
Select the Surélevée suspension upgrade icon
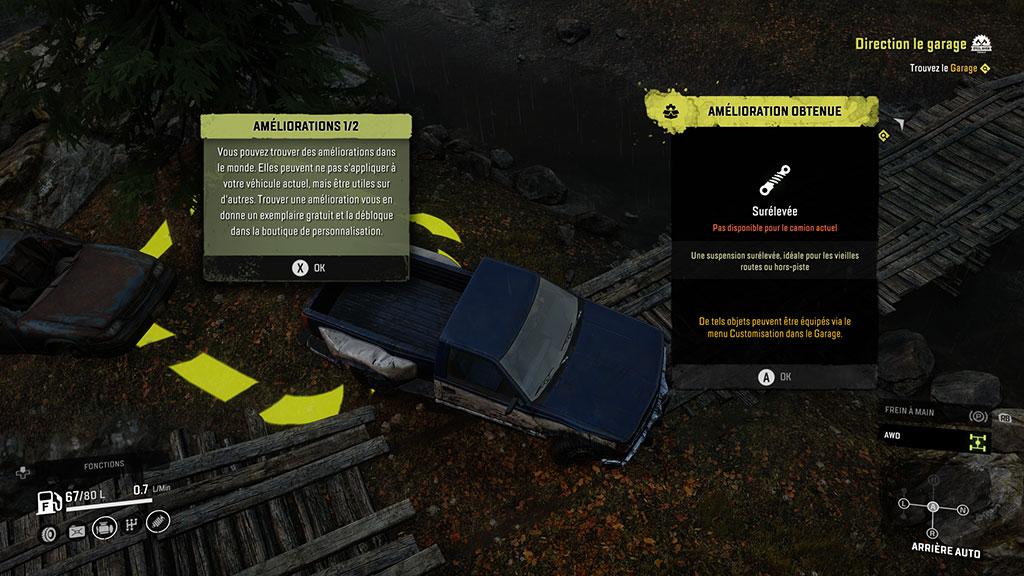(x=775, y=181)
